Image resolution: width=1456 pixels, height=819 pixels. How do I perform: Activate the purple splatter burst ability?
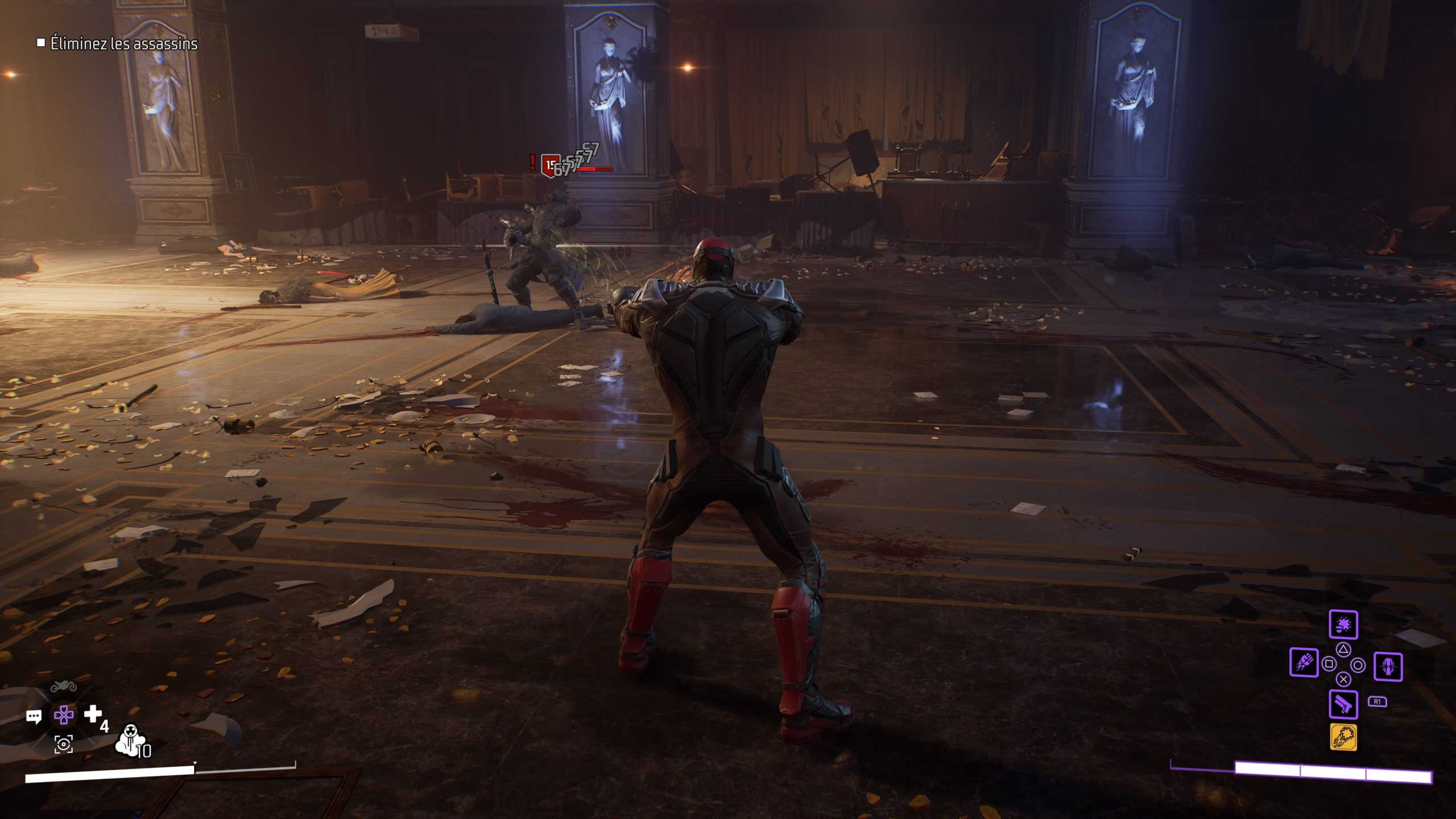[x=1343, y=625]
